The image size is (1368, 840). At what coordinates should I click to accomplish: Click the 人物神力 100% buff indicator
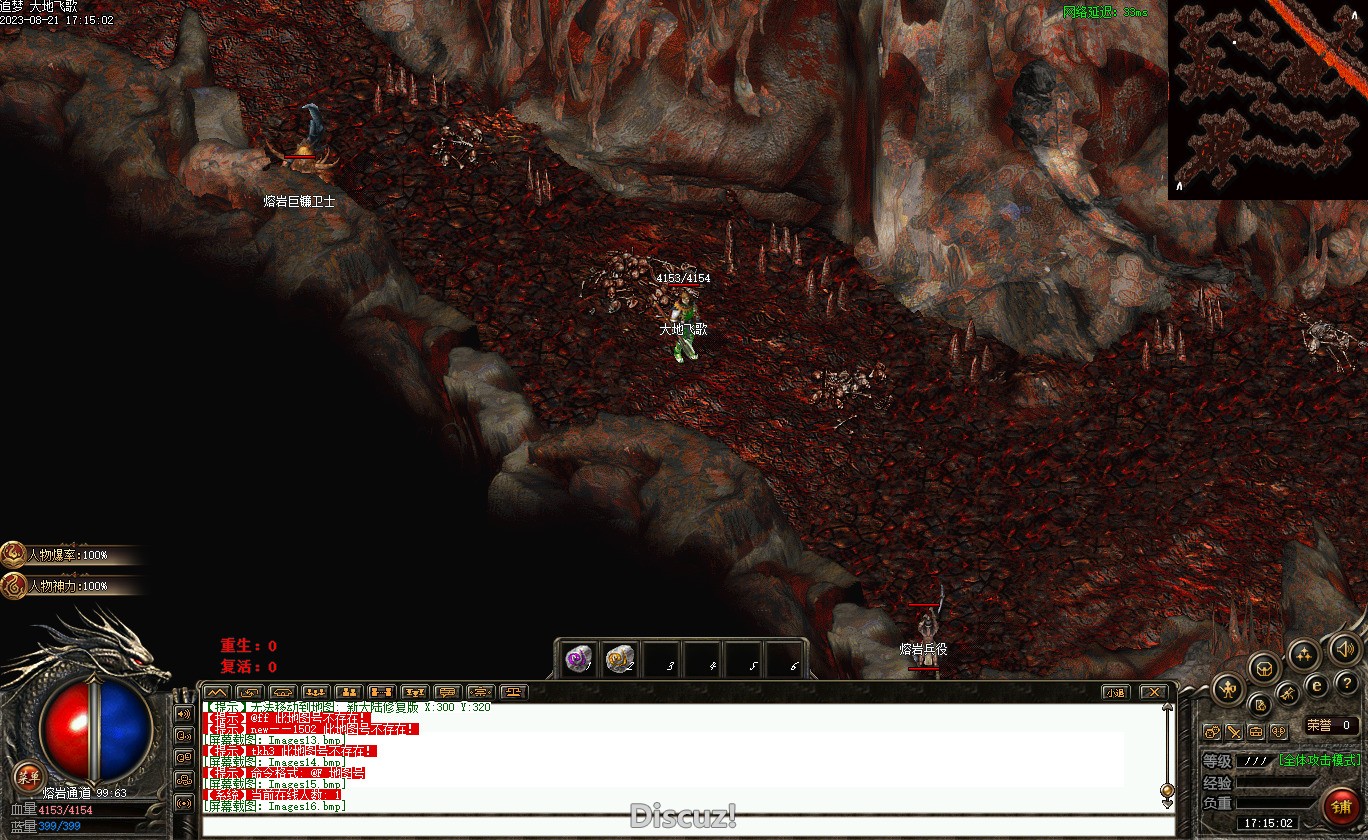[68, 586]
